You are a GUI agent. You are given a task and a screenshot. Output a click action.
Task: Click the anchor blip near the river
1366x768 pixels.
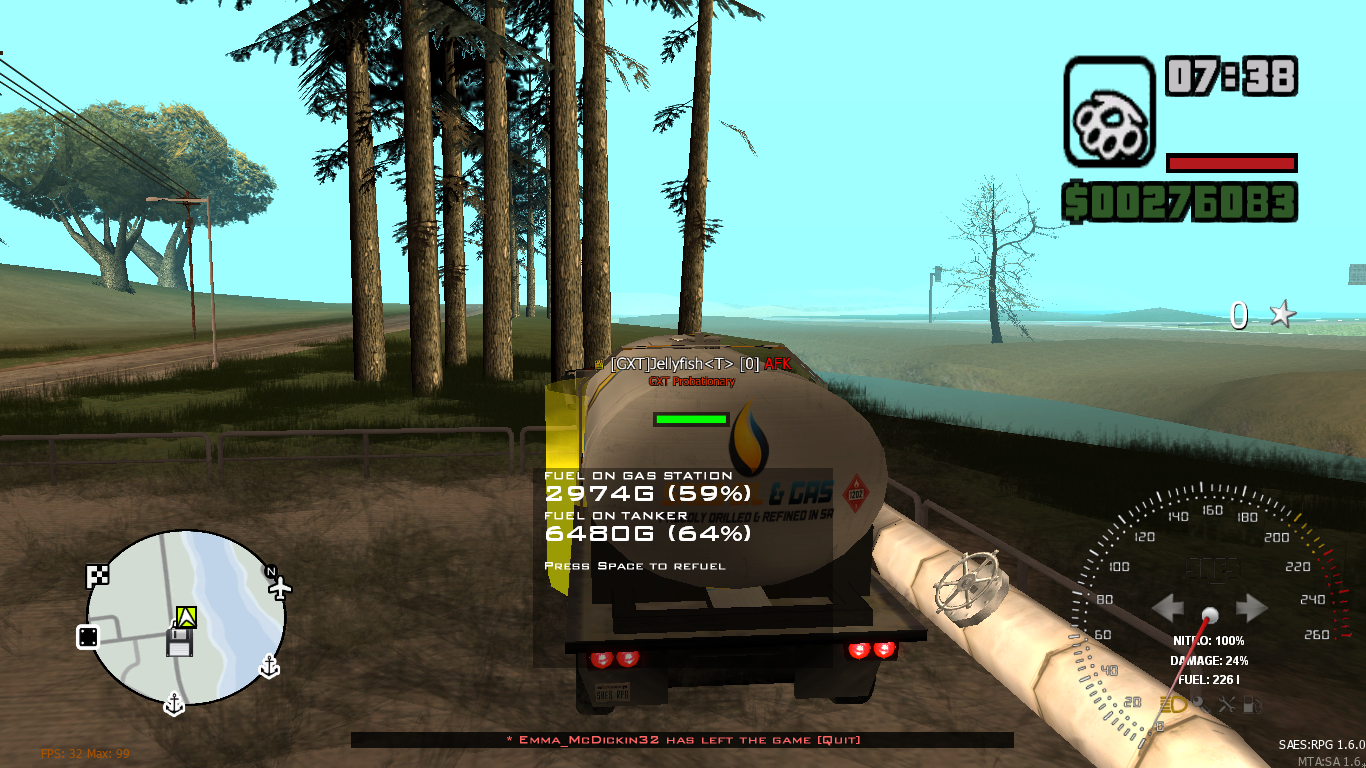click(x=270, y=666)
